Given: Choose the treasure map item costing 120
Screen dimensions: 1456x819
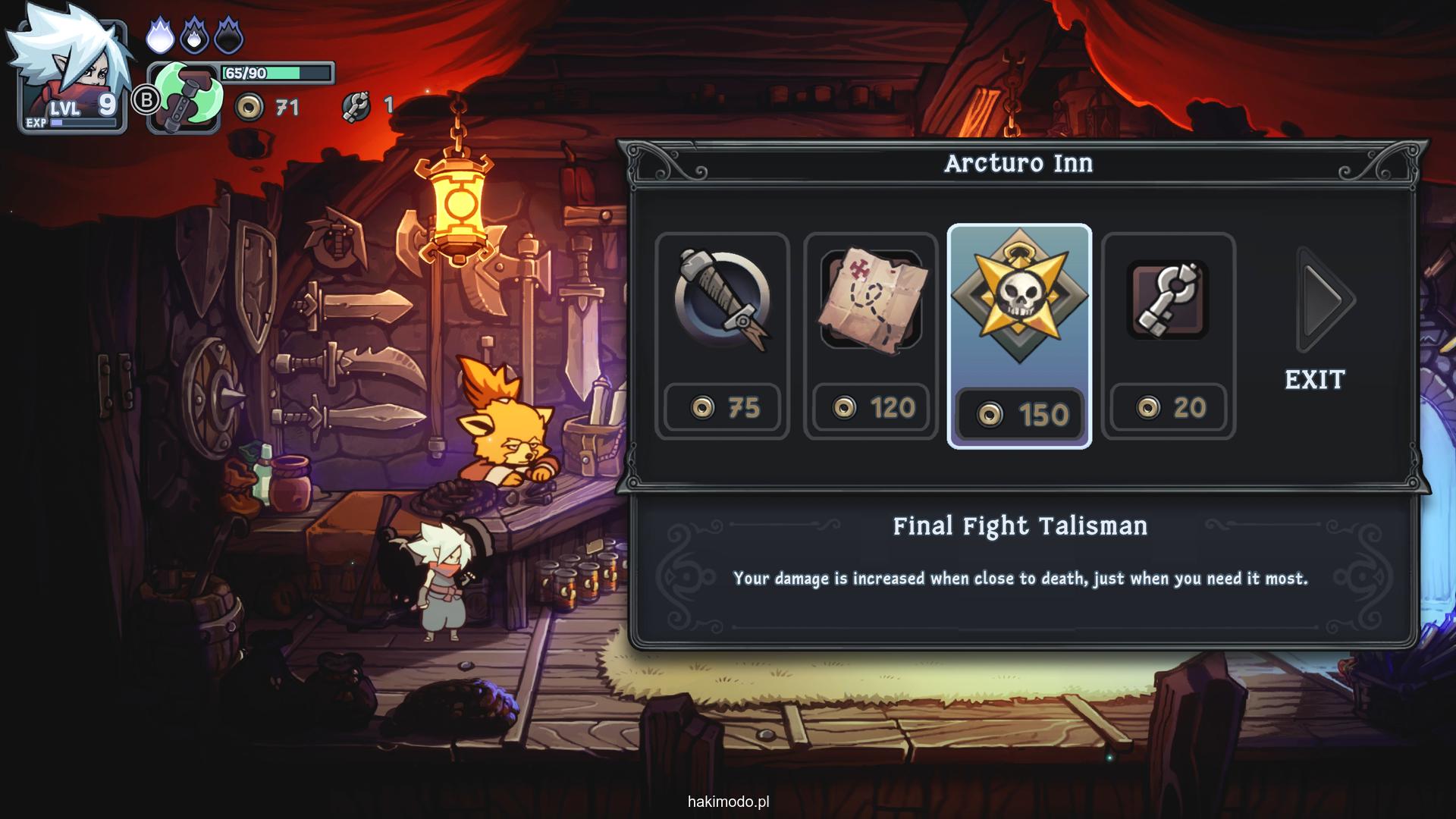Looking at the screenshot, I should tap(871, 335).
